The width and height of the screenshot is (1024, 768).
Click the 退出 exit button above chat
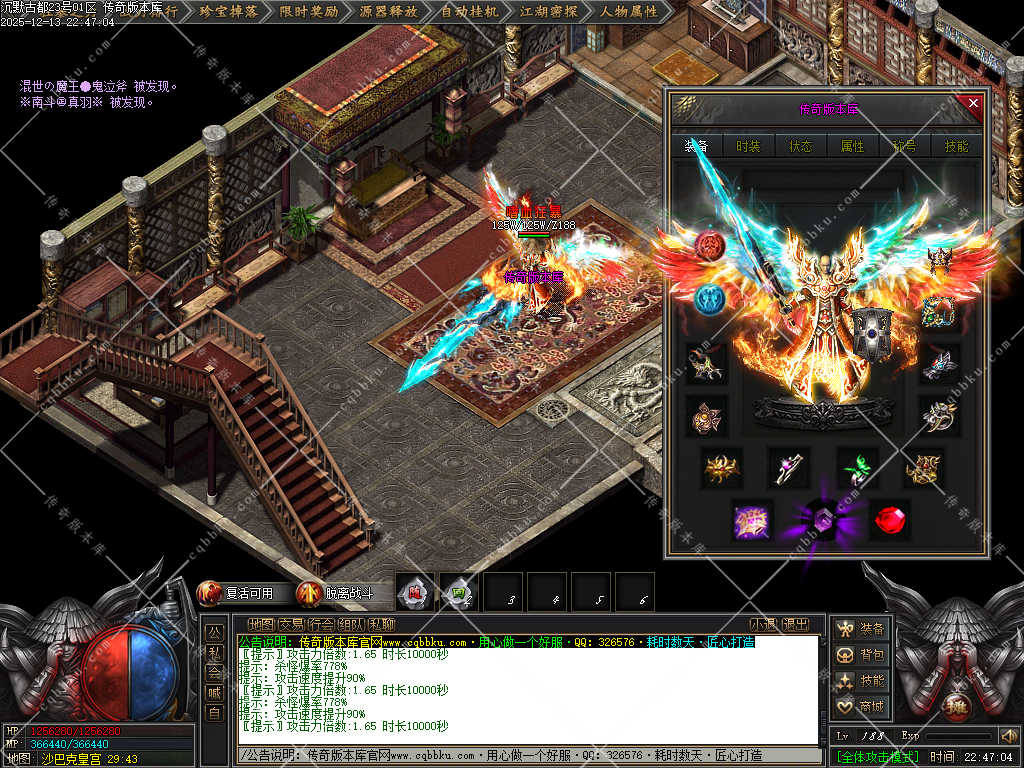[796, 624]
